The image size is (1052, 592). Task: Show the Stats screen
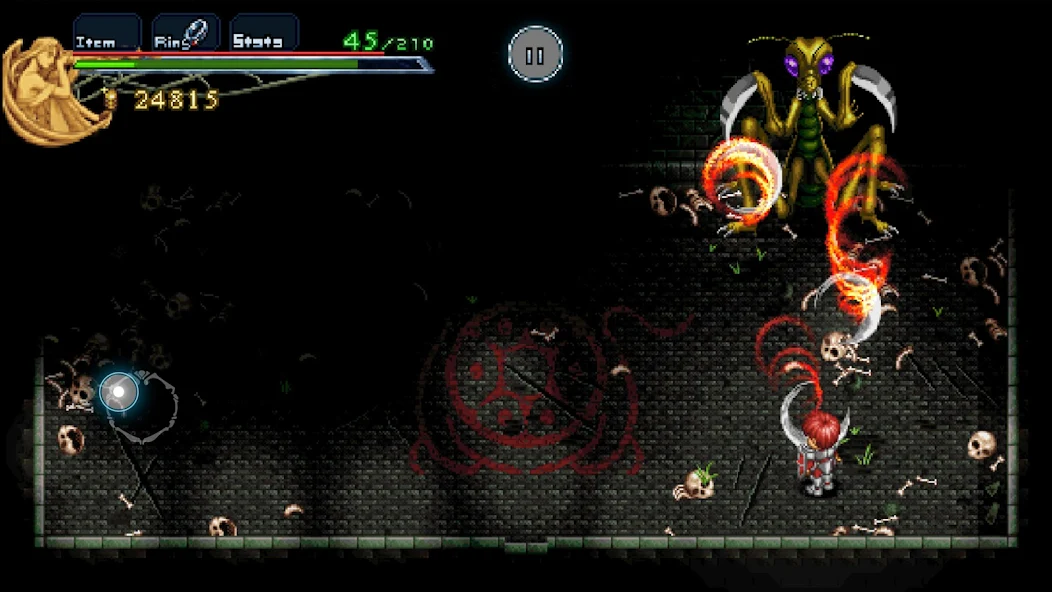(264, 33)
